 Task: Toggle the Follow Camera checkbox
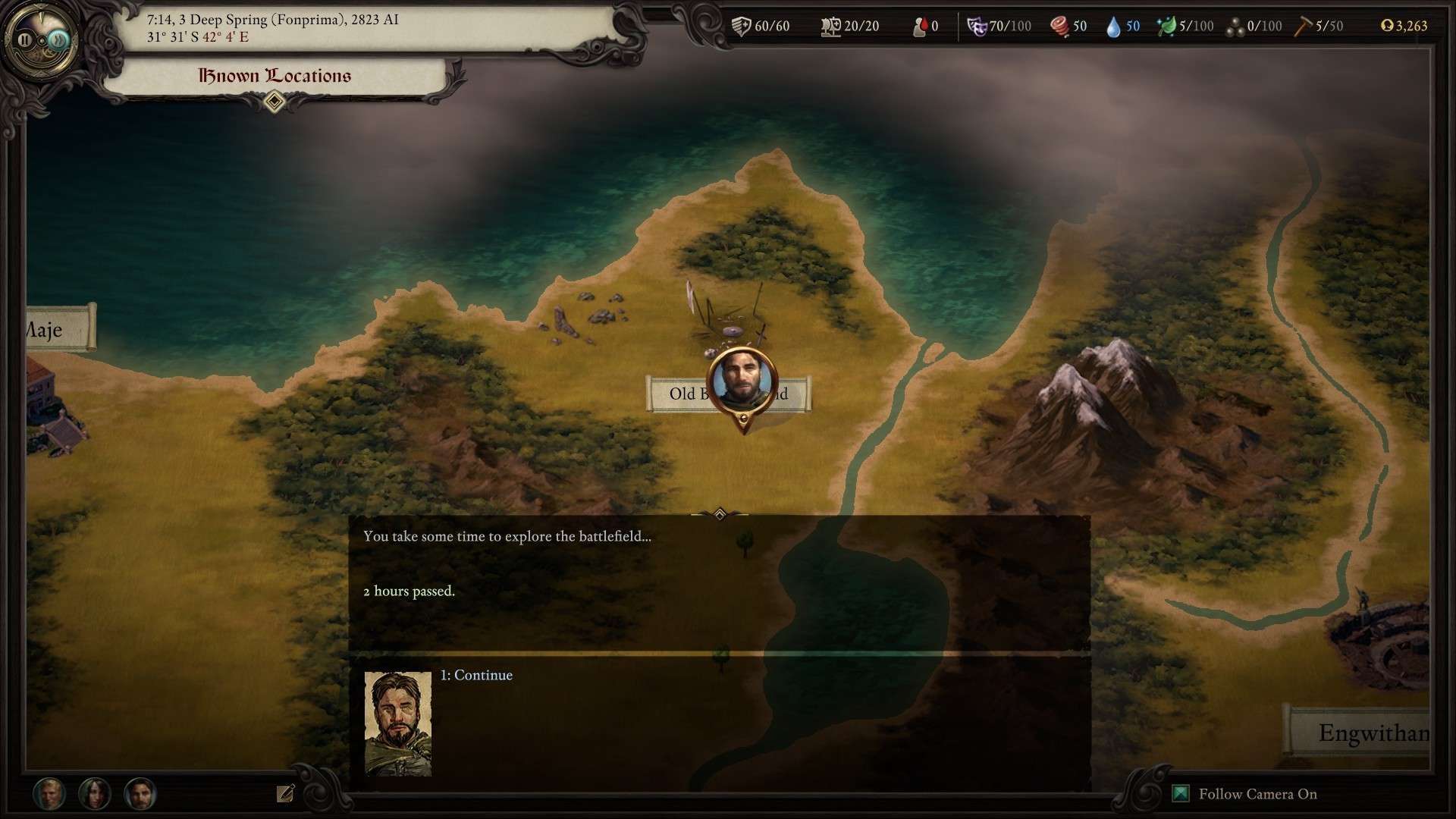1181,794
